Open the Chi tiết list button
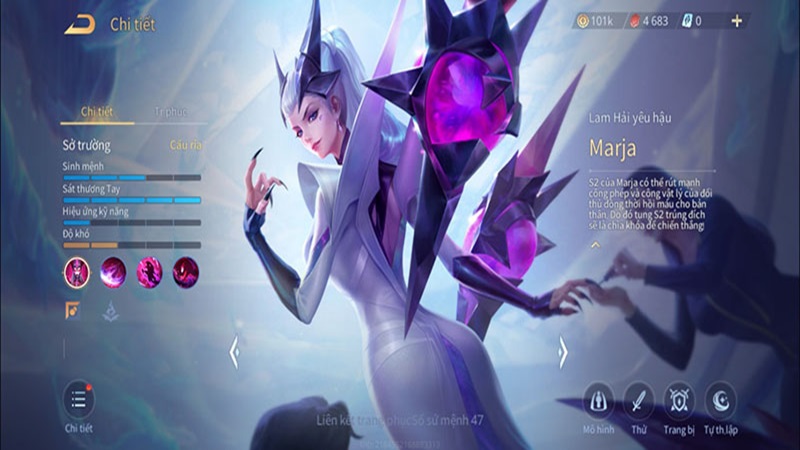This screenshot has width=800, height=450. (78, 399)
